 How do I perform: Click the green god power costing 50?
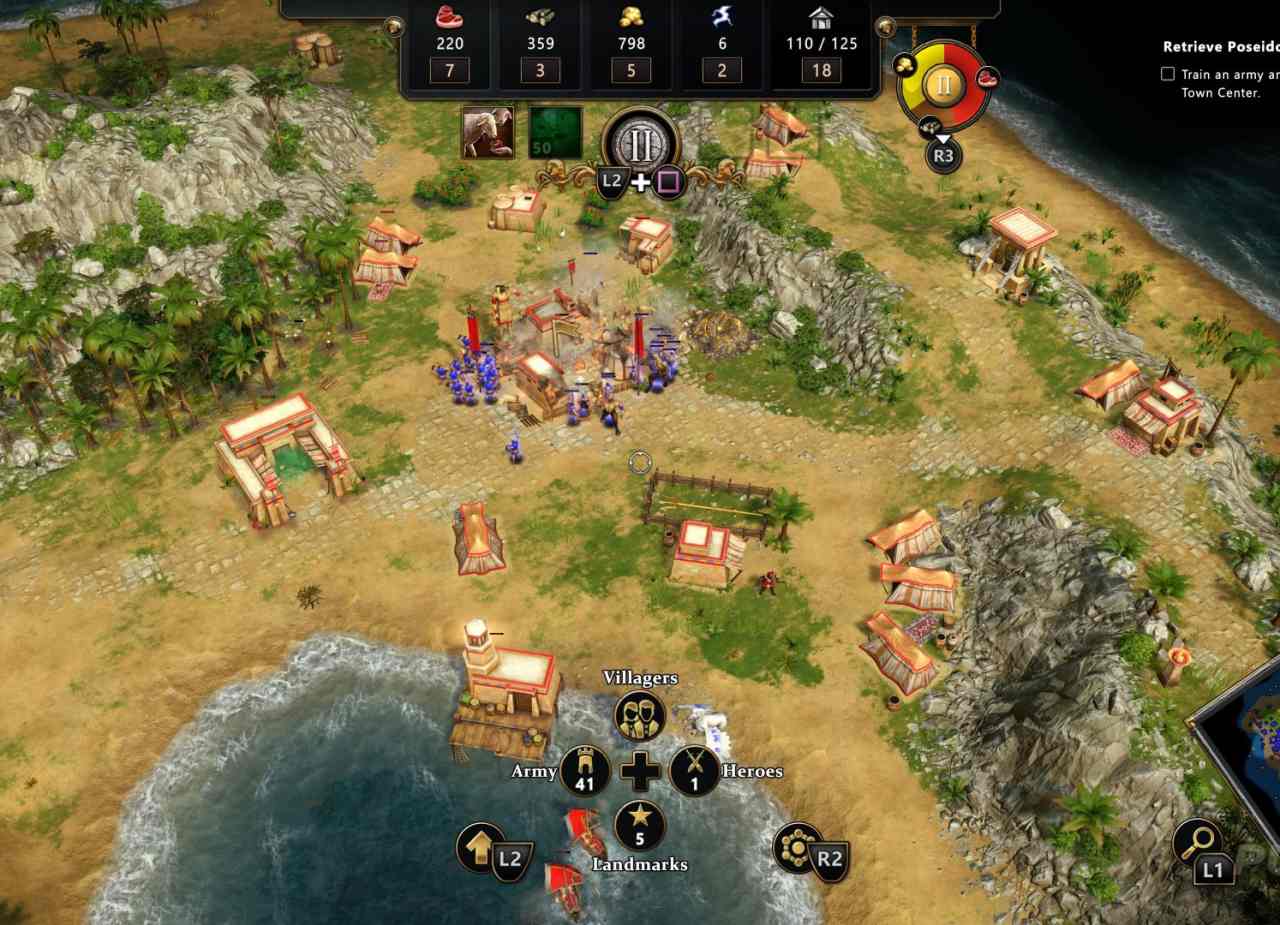(555, 133)
